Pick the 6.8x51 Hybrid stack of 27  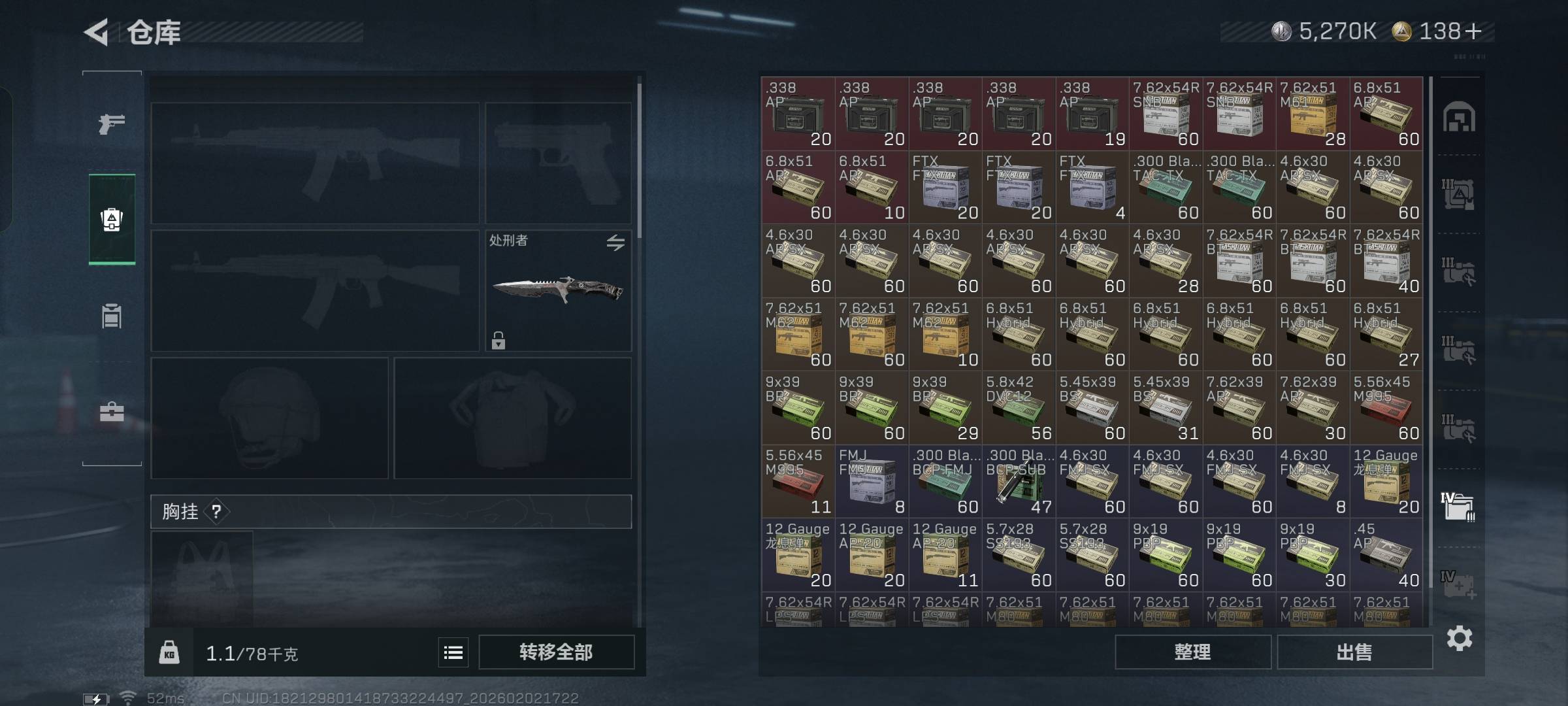pos(1386,335)
